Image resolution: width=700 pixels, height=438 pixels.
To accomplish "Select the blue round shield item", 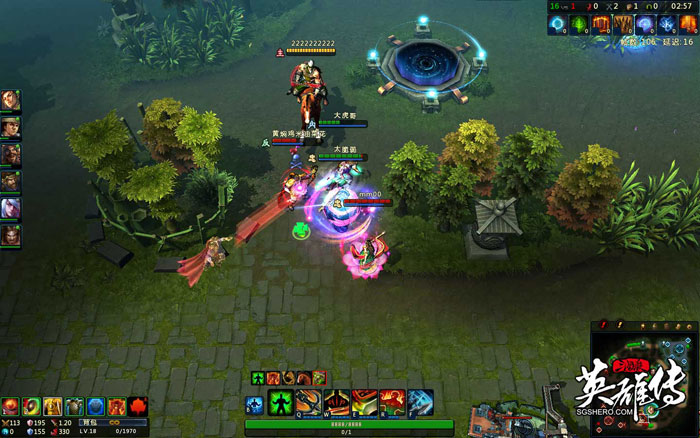I will (95, 405).
